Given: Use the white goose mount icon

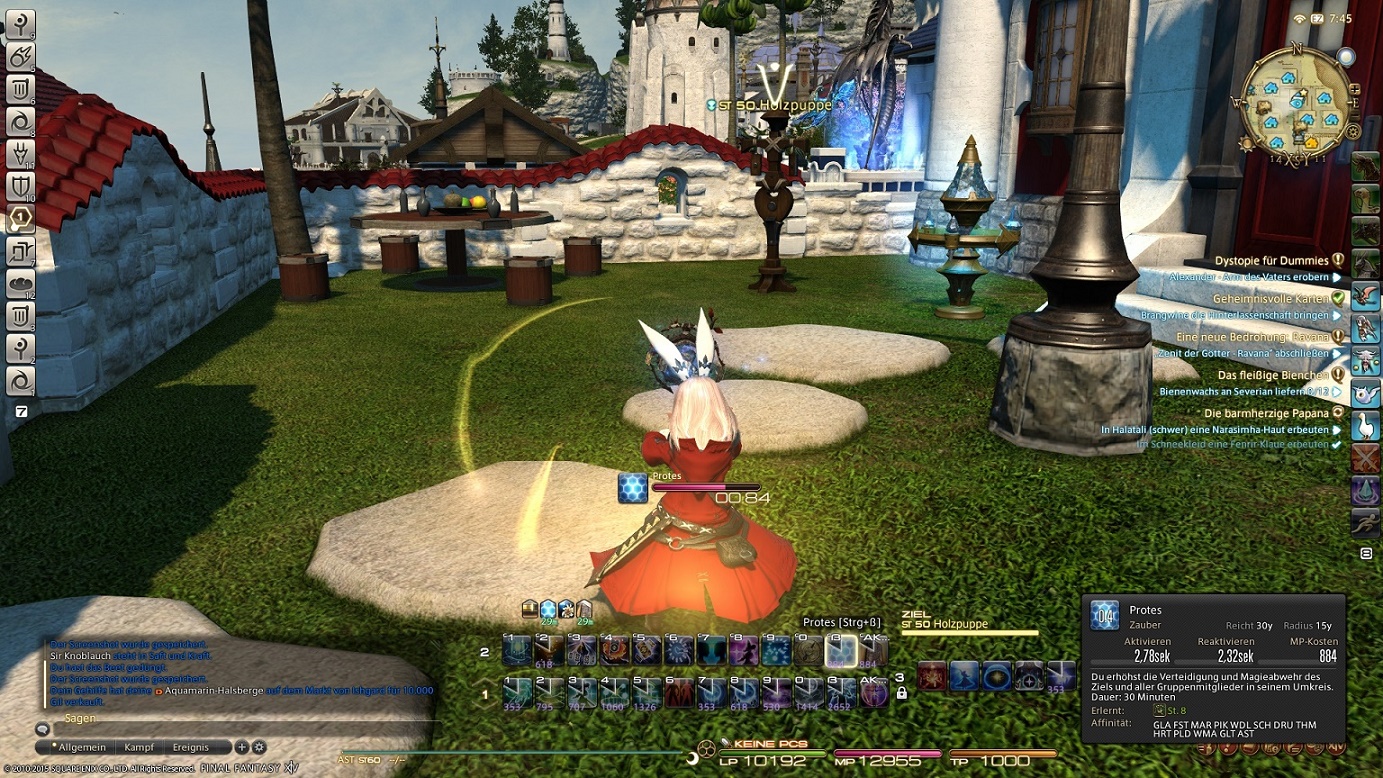Looking at the screenshot, I should click(1365, 426).
